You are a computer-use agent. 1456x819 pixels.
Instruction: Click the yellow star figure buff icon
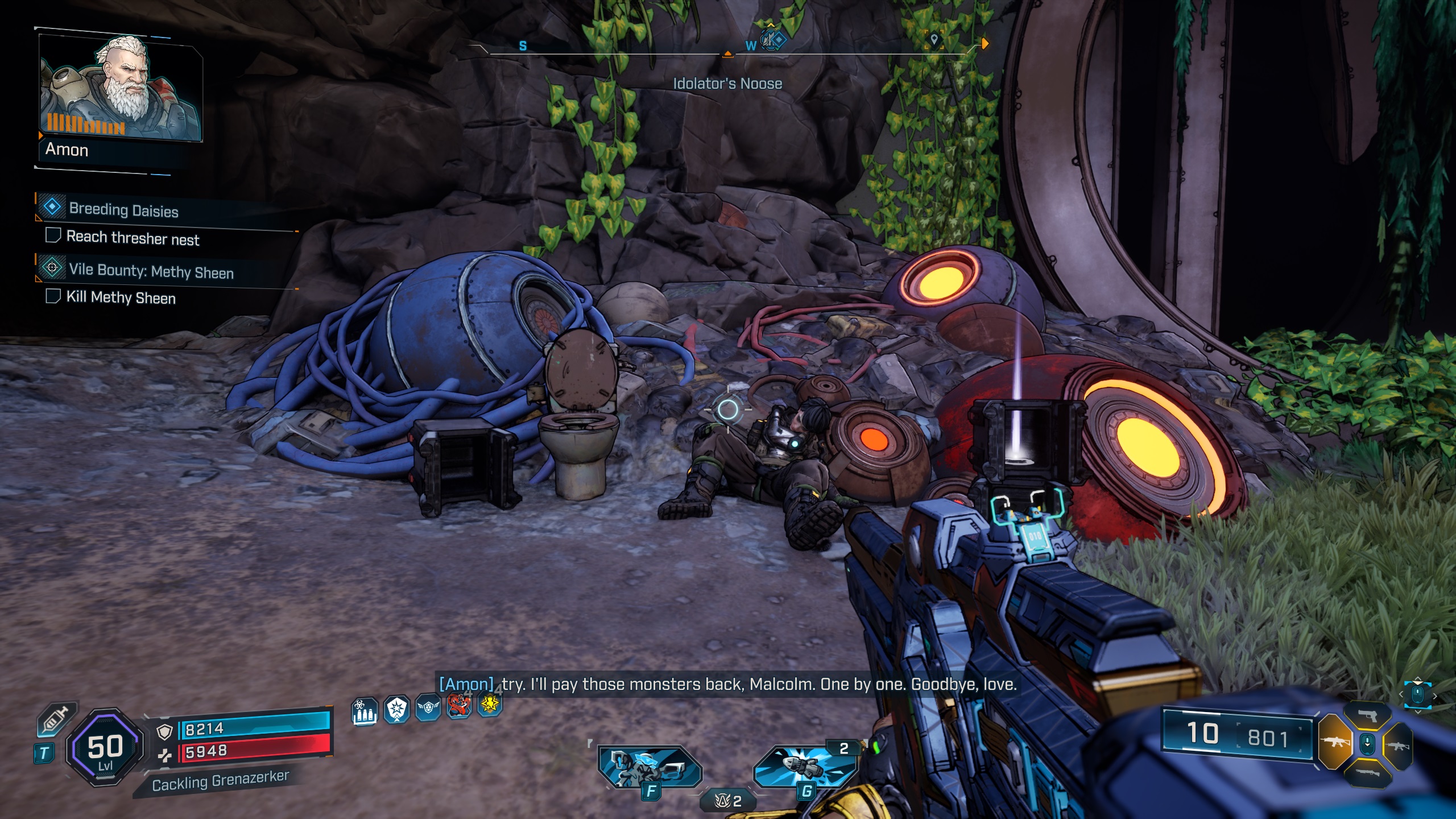490,705
